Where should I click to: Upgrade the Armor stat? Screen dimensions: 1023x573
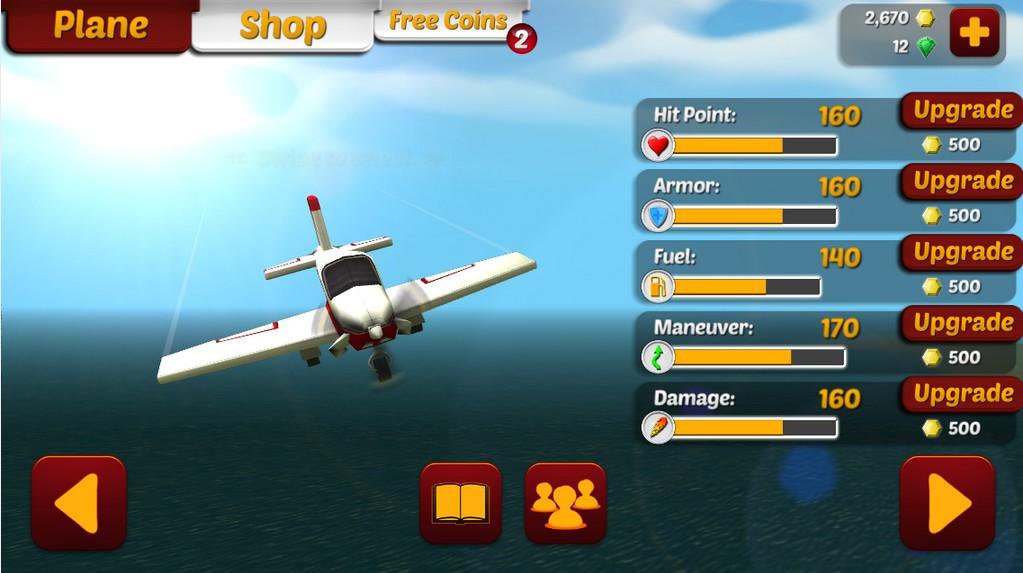[x=962, y=182]
